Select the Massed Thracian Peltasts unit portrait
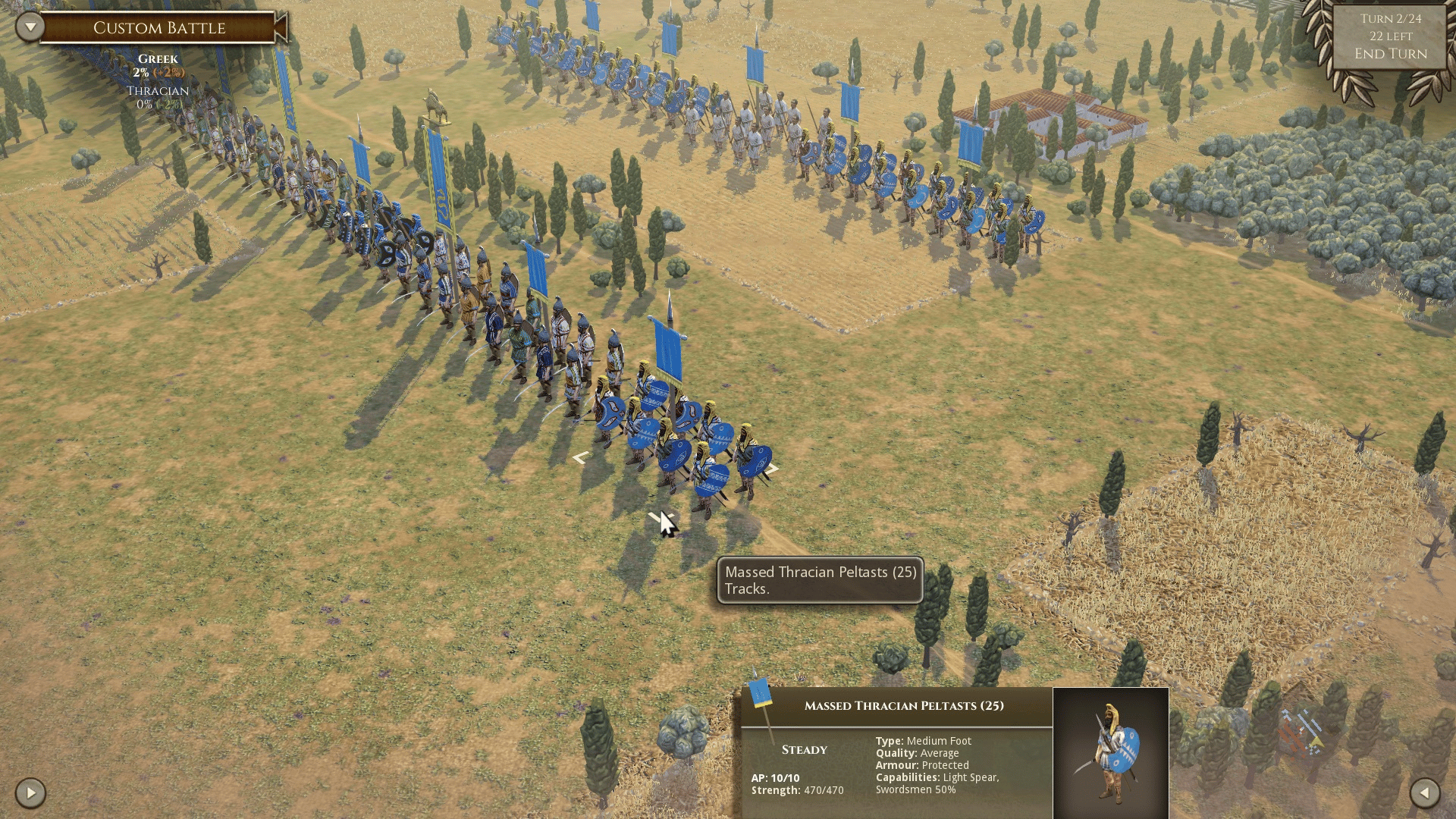The height and width of the screenshot is (819, 1456). pyautogui.click(x=1110, y=752)
